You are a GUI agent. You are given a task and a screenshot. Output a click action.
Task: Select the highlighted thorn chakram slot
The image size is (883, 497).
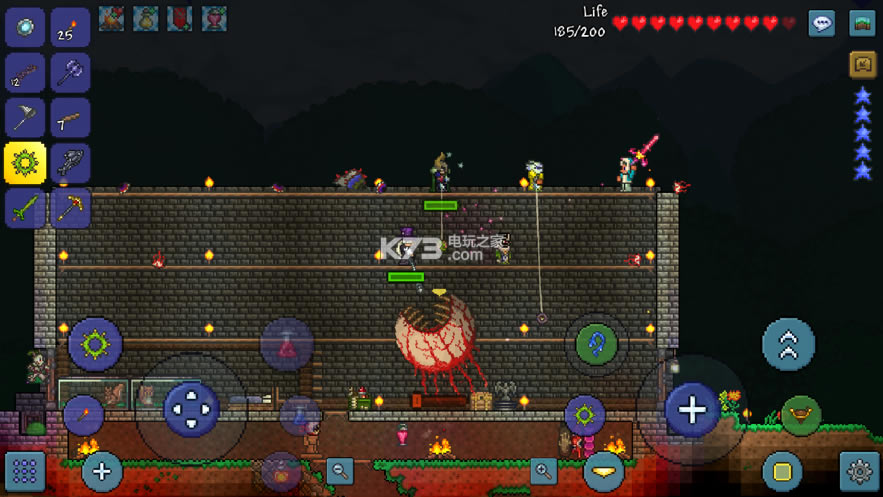(25, 163)
